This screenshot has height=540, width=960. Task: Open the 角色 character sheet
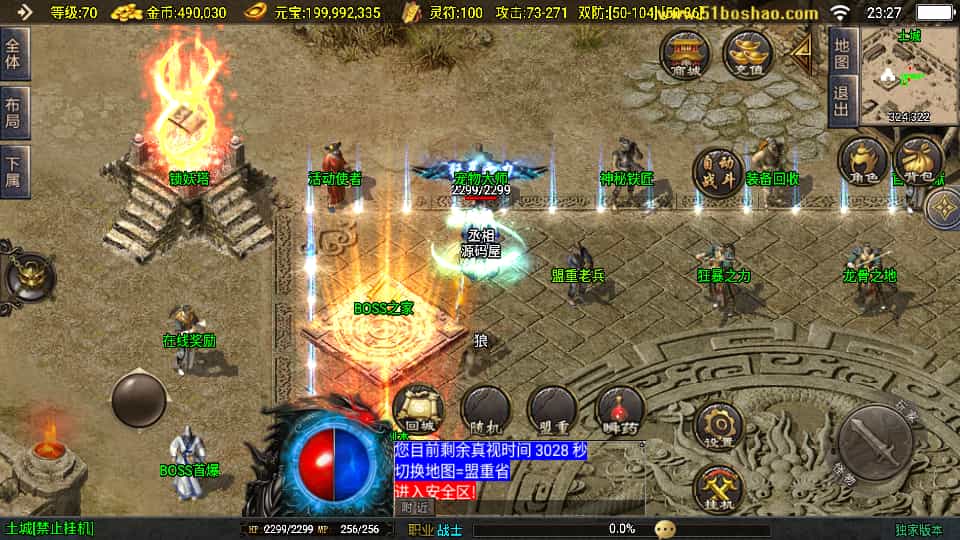862,161
